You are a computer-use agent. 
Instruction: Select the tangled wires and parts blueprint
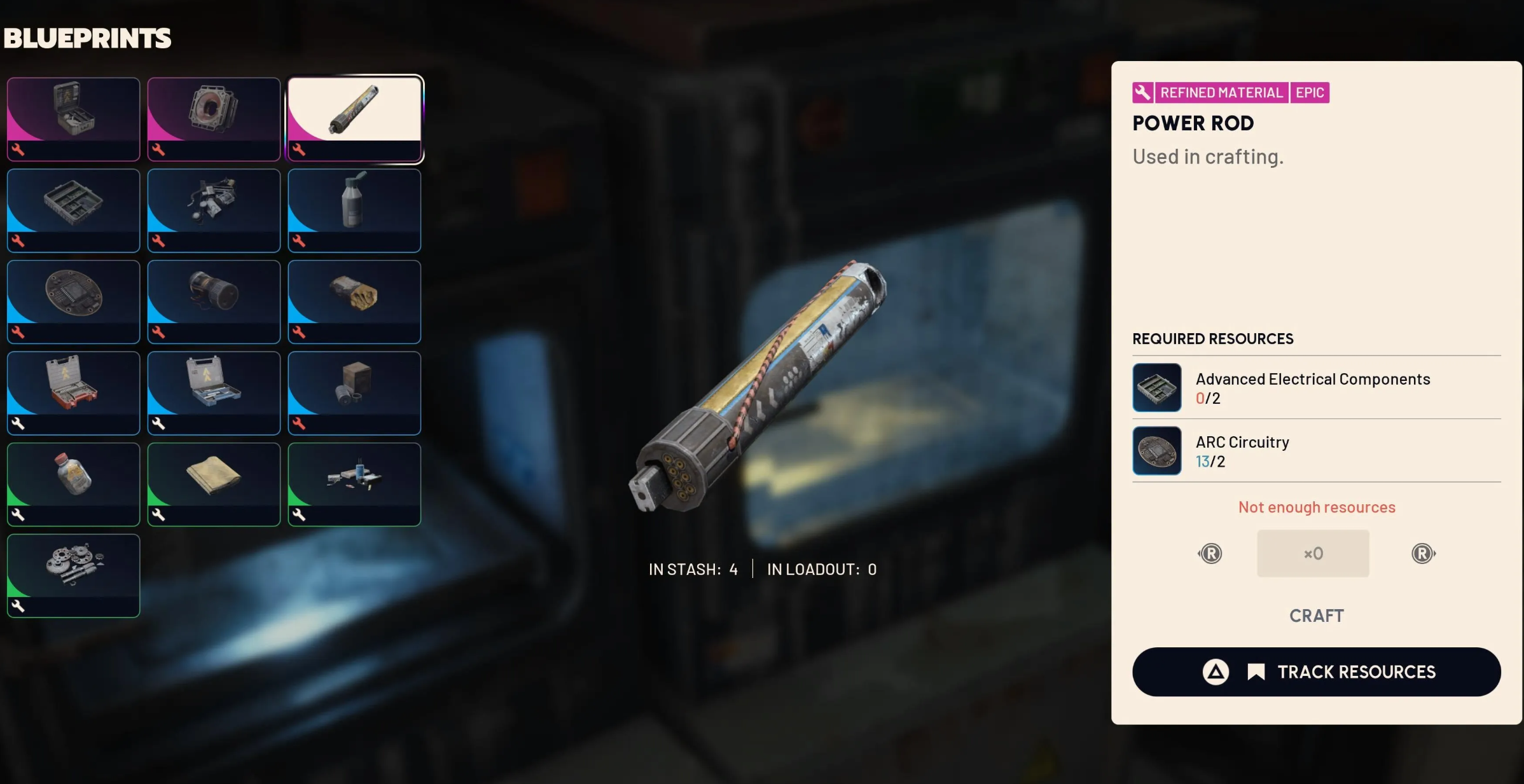click(214, 210)
